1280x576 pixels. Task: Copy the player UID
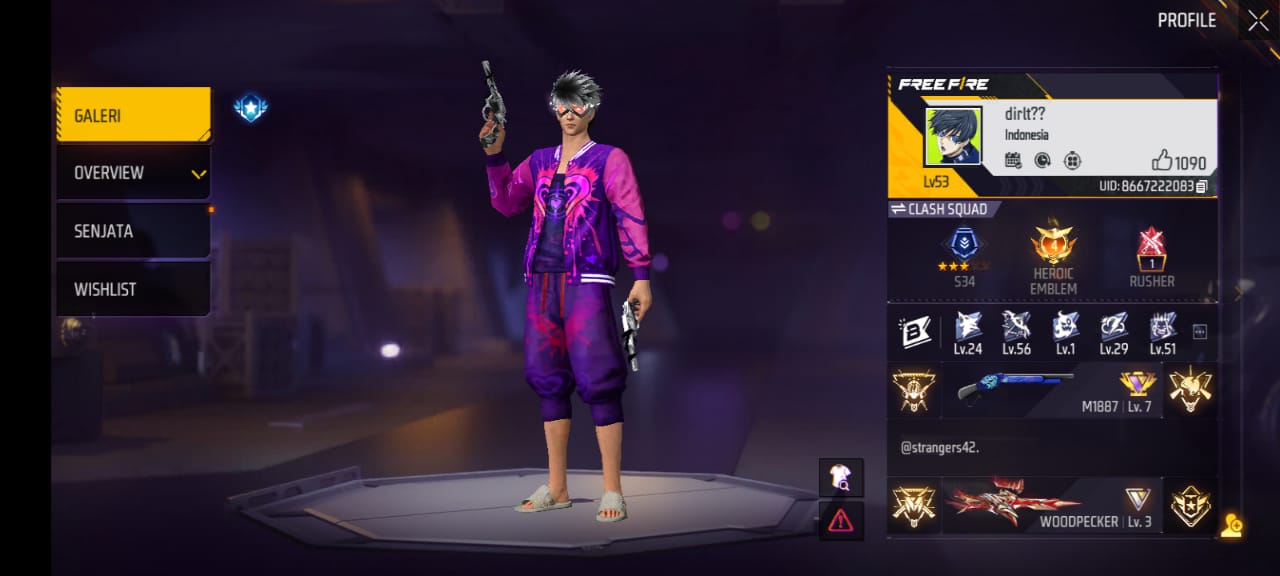(1201, 186)
